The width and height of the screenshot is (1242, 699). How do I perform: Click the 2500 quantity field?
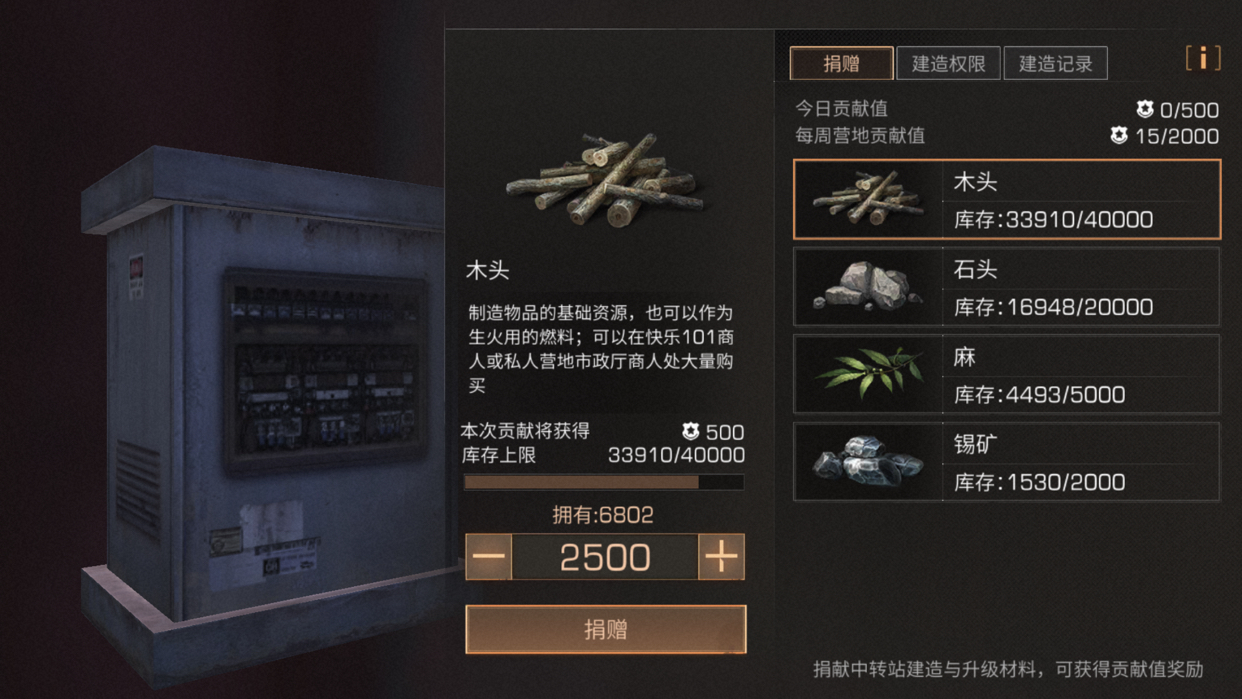click(x=604, y=557)
